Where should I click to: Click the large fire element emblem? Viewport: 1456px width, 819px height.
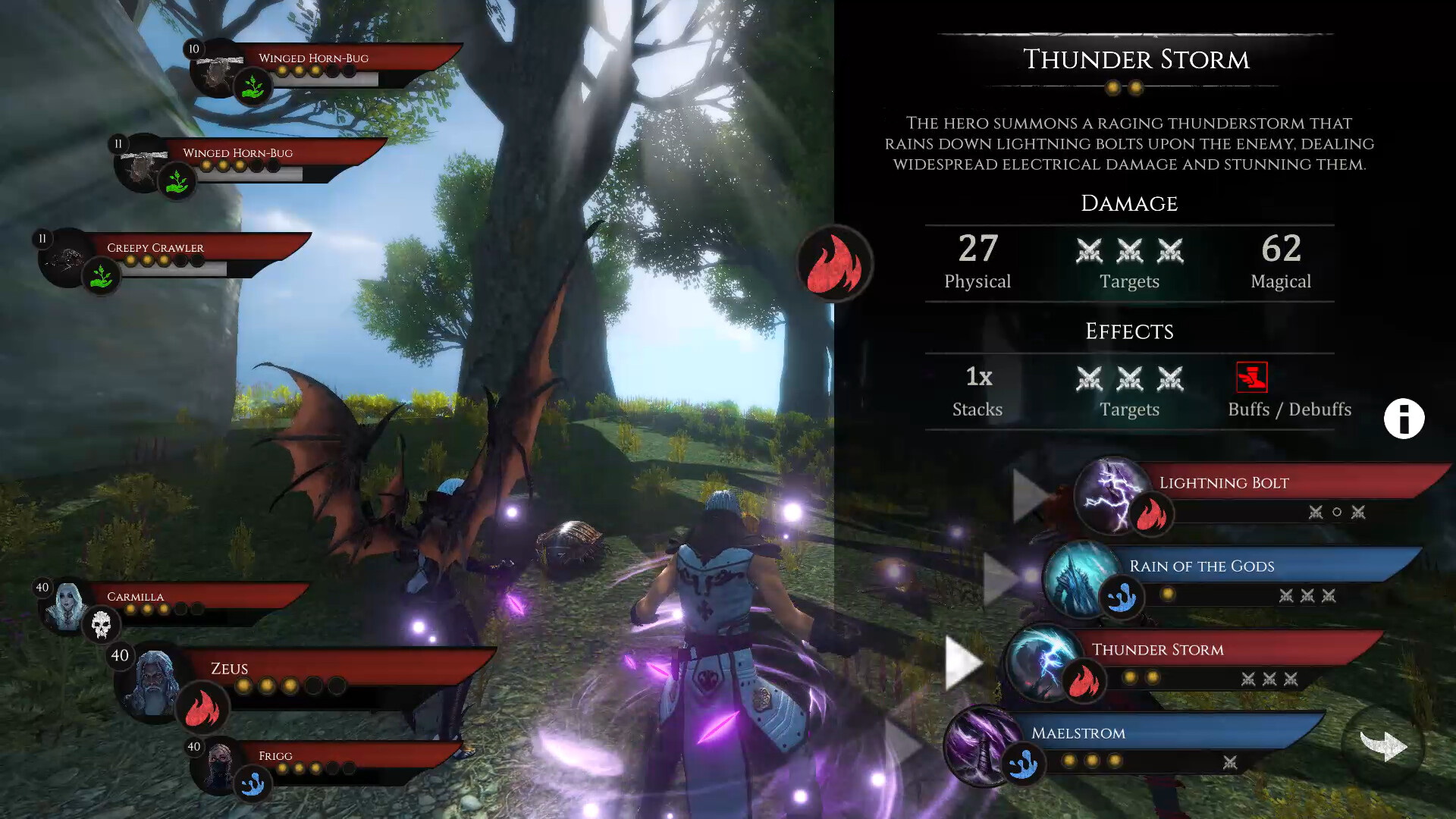pyautogui.click(x=834, y=264)
